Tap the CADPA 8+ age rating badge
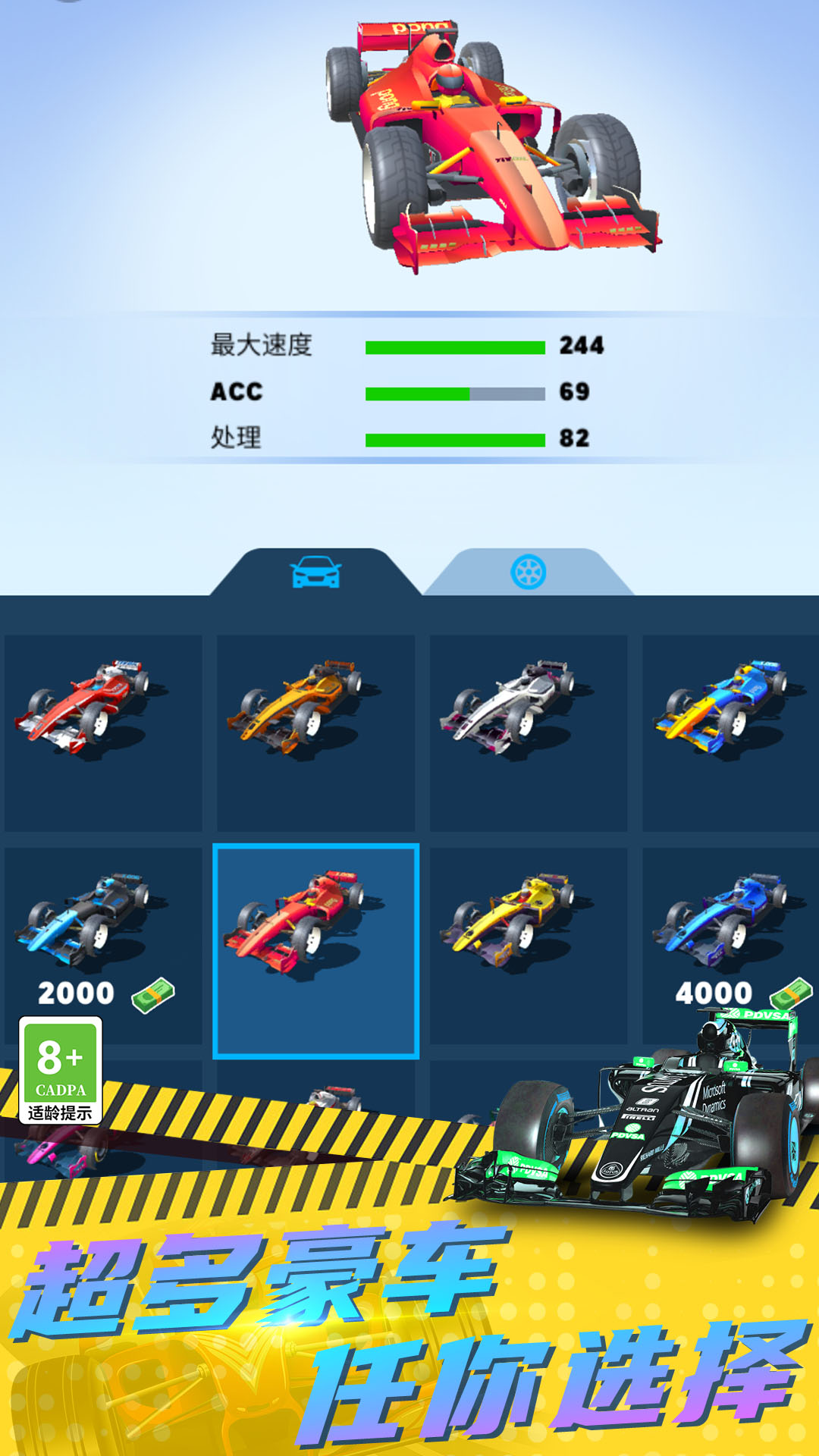This screenshot has width=819, height=1456. tap(61, 1070)
